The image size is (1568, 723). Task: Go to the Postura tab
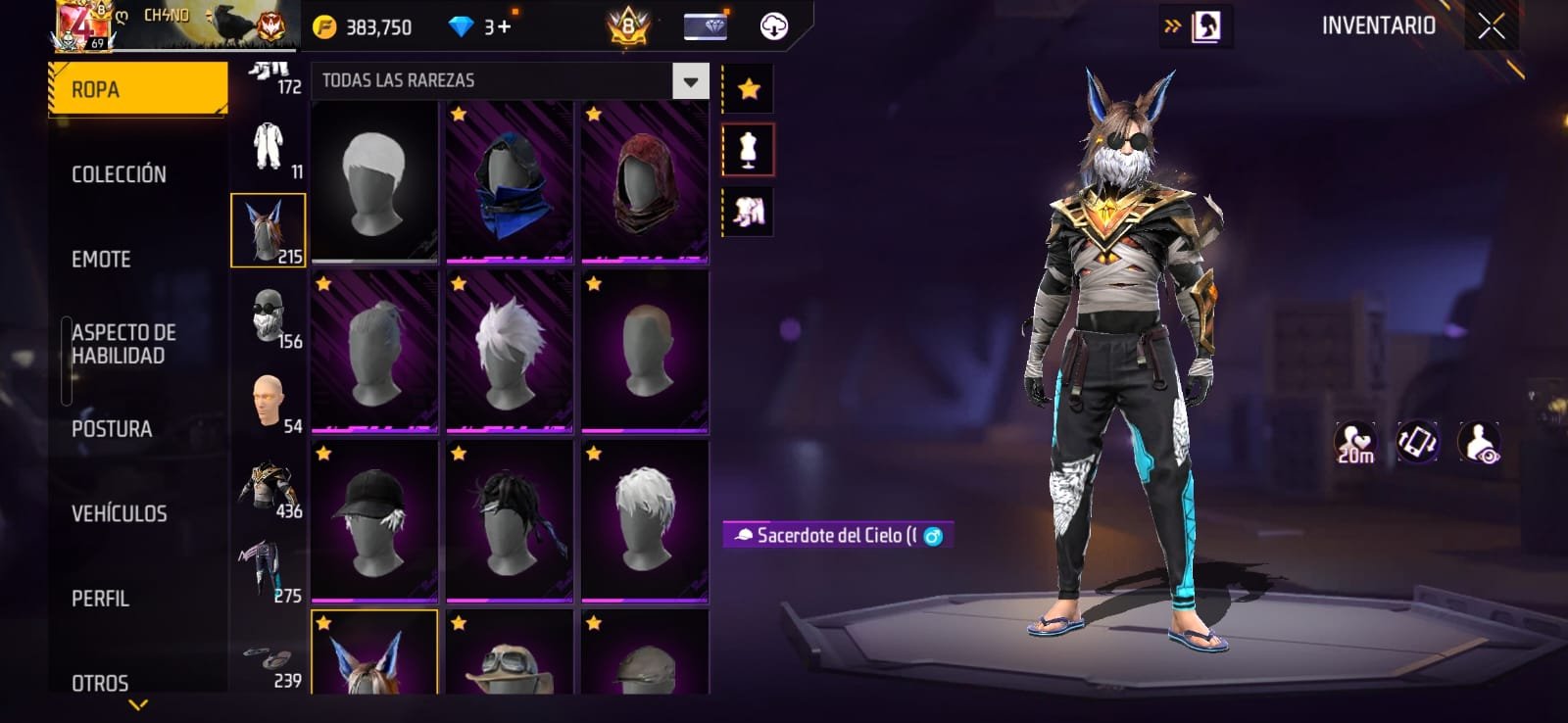tap(112, 429)
